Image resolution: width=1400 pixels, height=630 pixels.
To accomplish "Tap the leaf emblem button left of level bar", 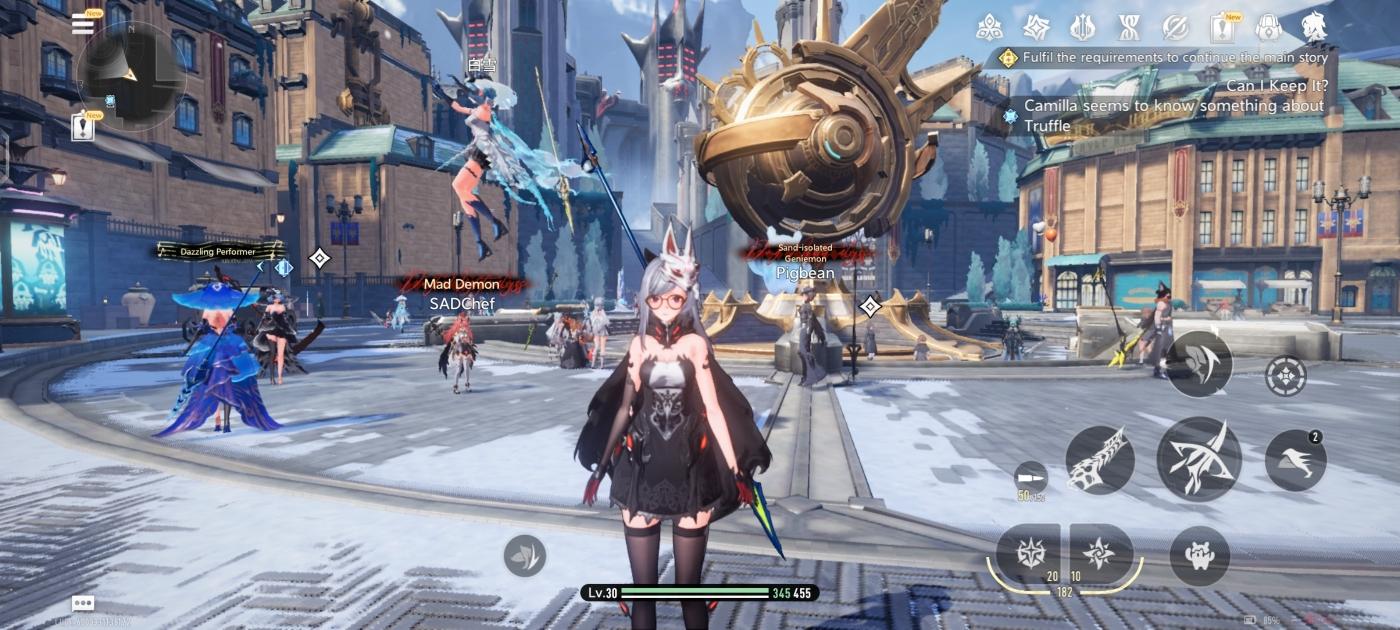I will click(525, 555).
